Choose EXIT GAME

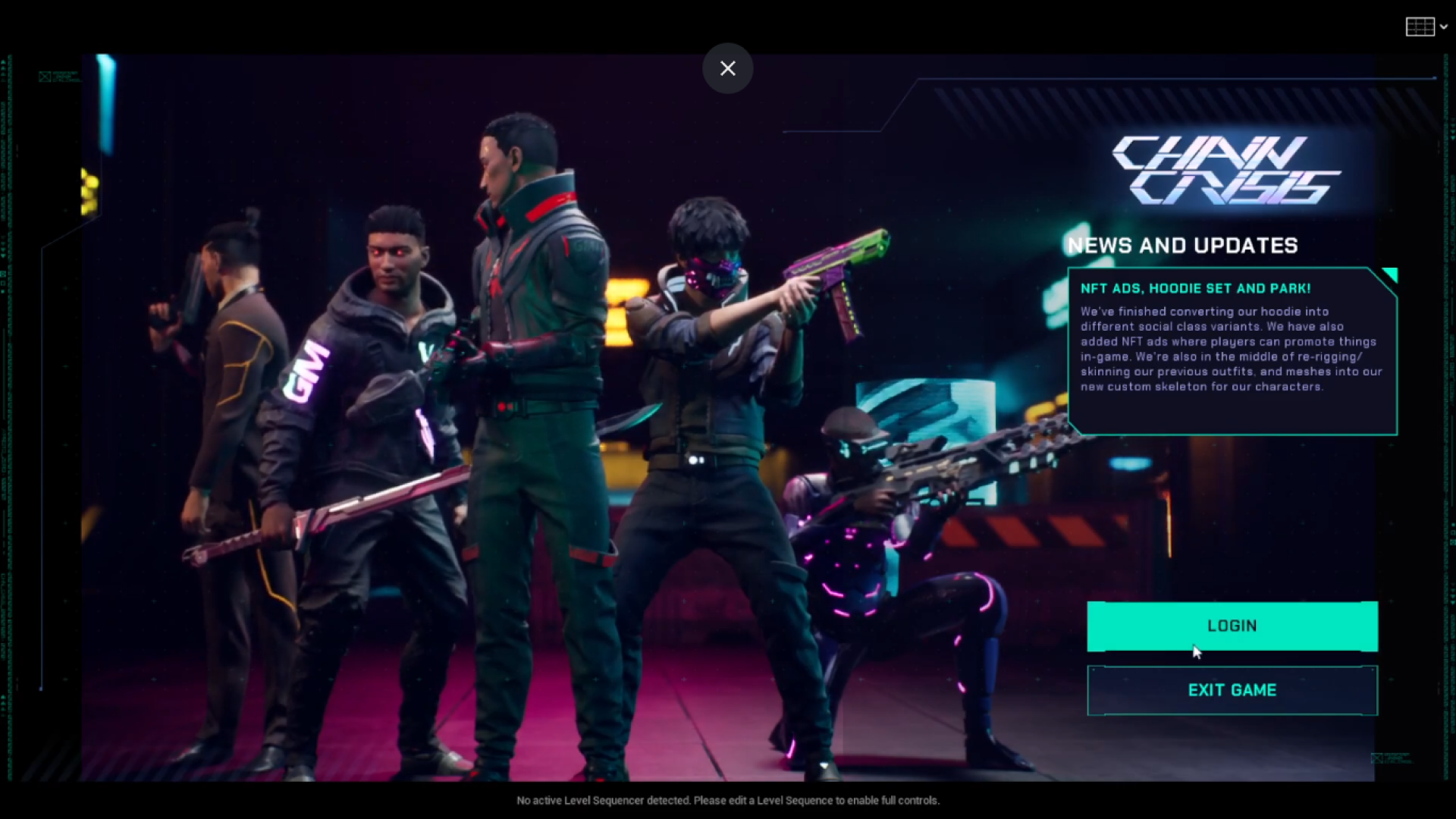point(1232,690)
